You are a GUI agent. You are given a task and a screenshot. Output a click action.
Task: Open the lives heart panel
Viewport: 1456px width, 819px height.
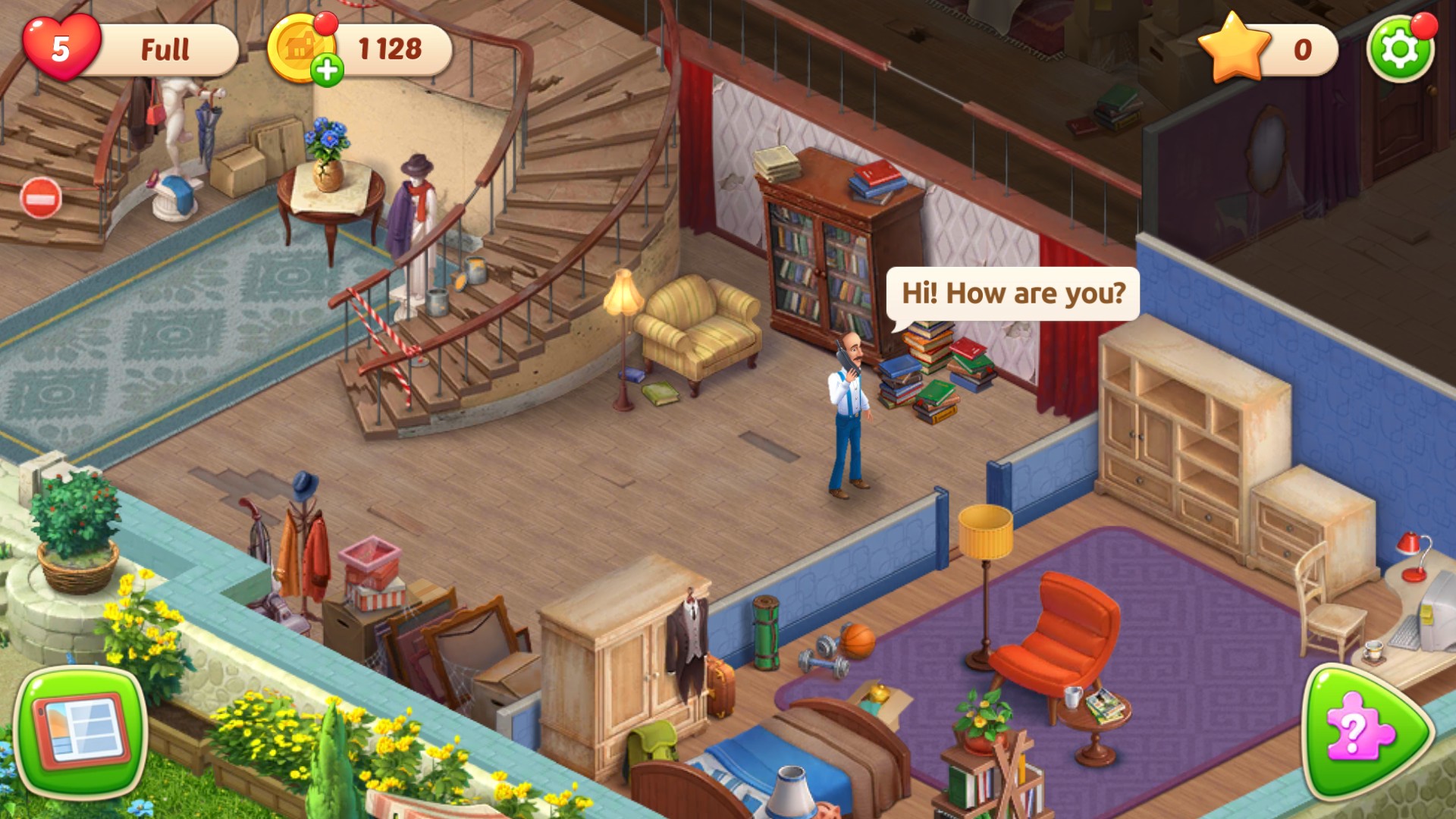point(61,49)
